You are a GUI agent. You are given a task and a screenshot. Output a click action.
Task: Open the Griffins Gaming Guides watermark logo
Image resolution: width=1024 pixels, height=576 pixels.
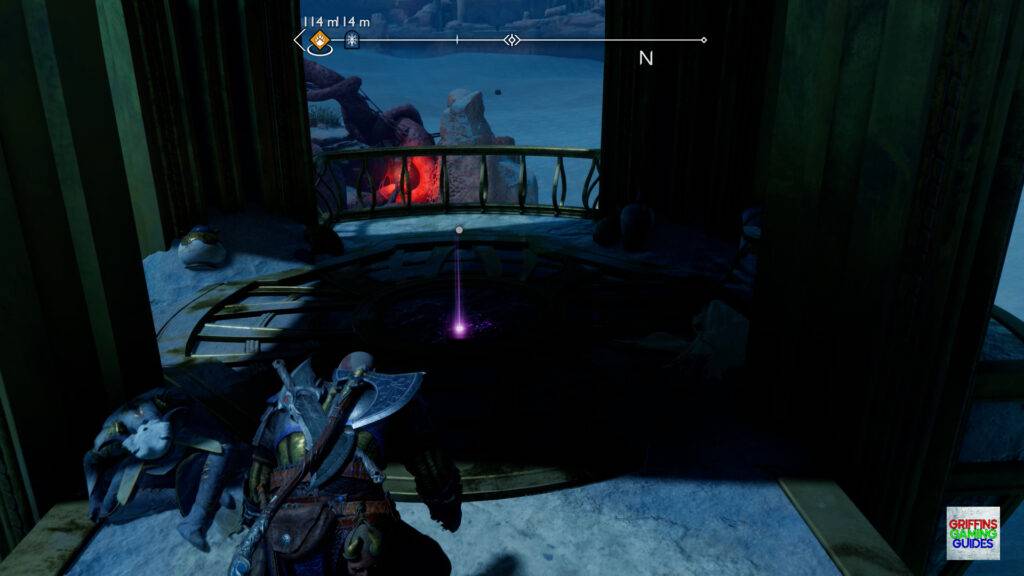pos(972,532)
